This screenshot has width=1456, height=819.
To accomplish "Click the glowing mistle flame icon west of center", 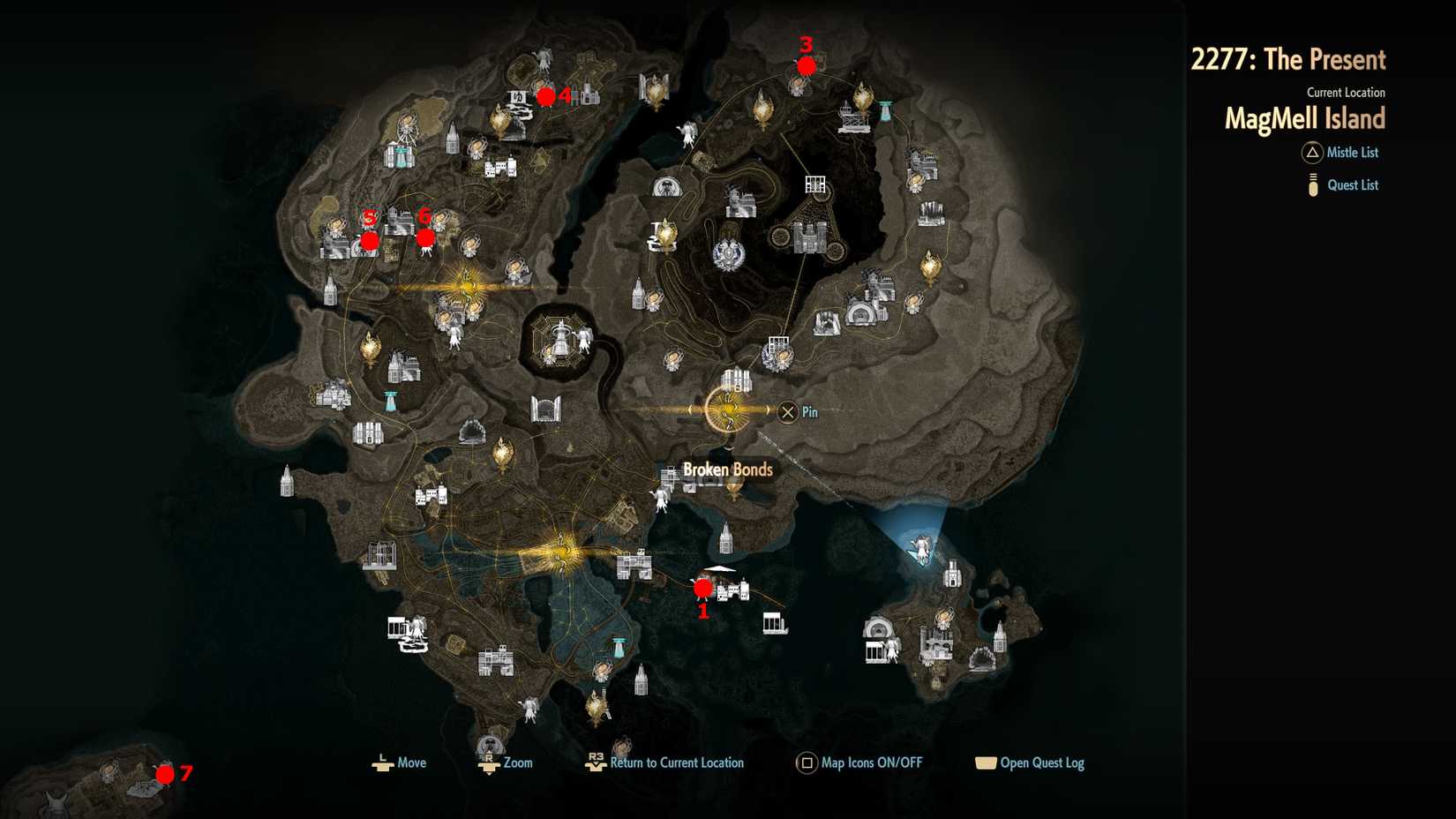I will tap(466, 283).
